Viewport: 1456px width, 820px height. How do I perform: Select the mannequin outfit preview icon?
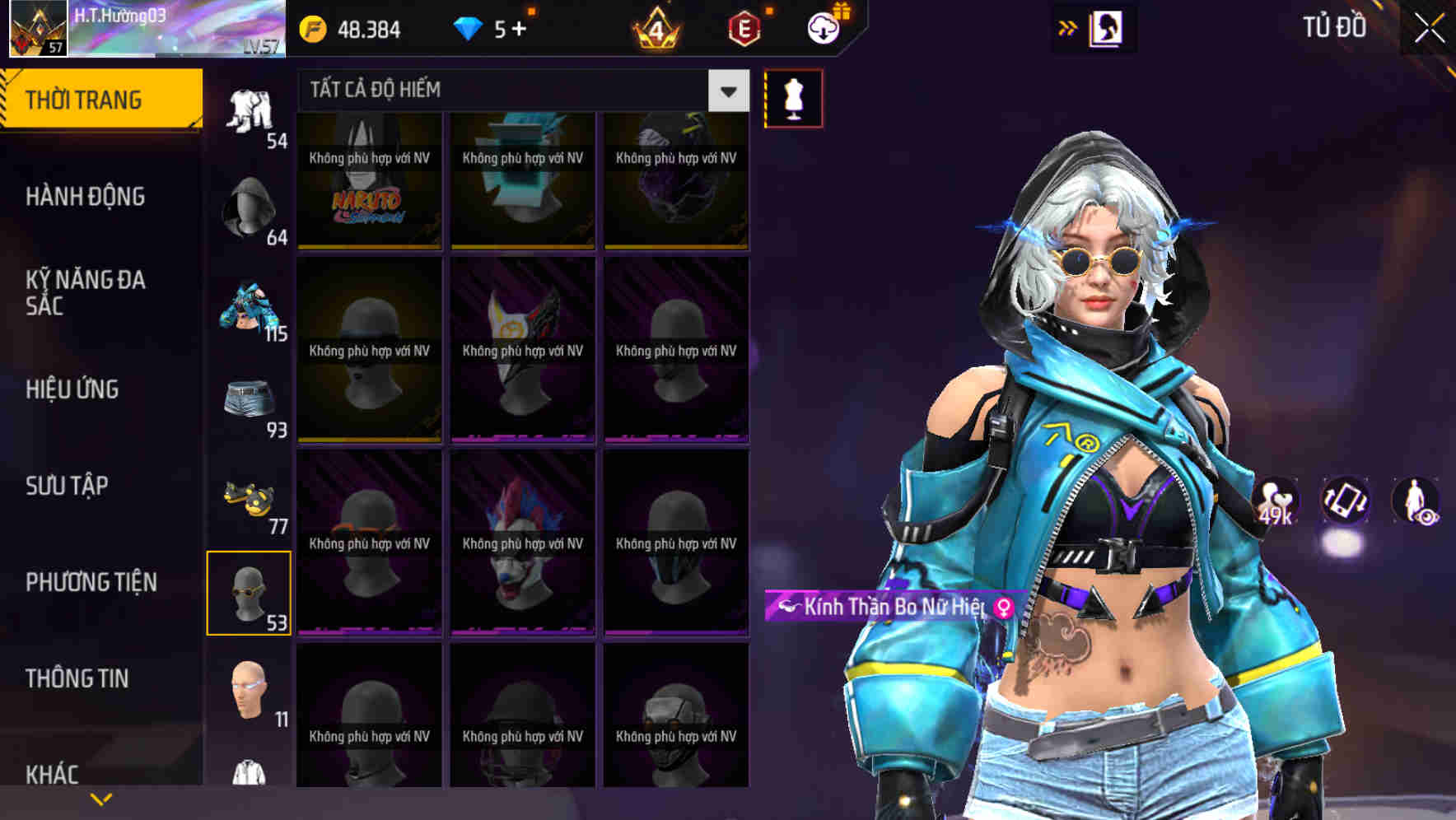[793, 97]
